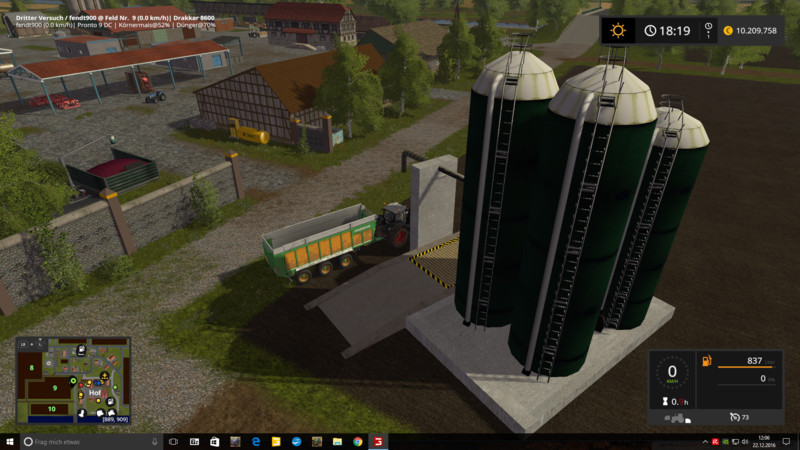Open Chrome from the taskbar
Viewport: 800px width, 450px height.
click(x=358, y=441)
